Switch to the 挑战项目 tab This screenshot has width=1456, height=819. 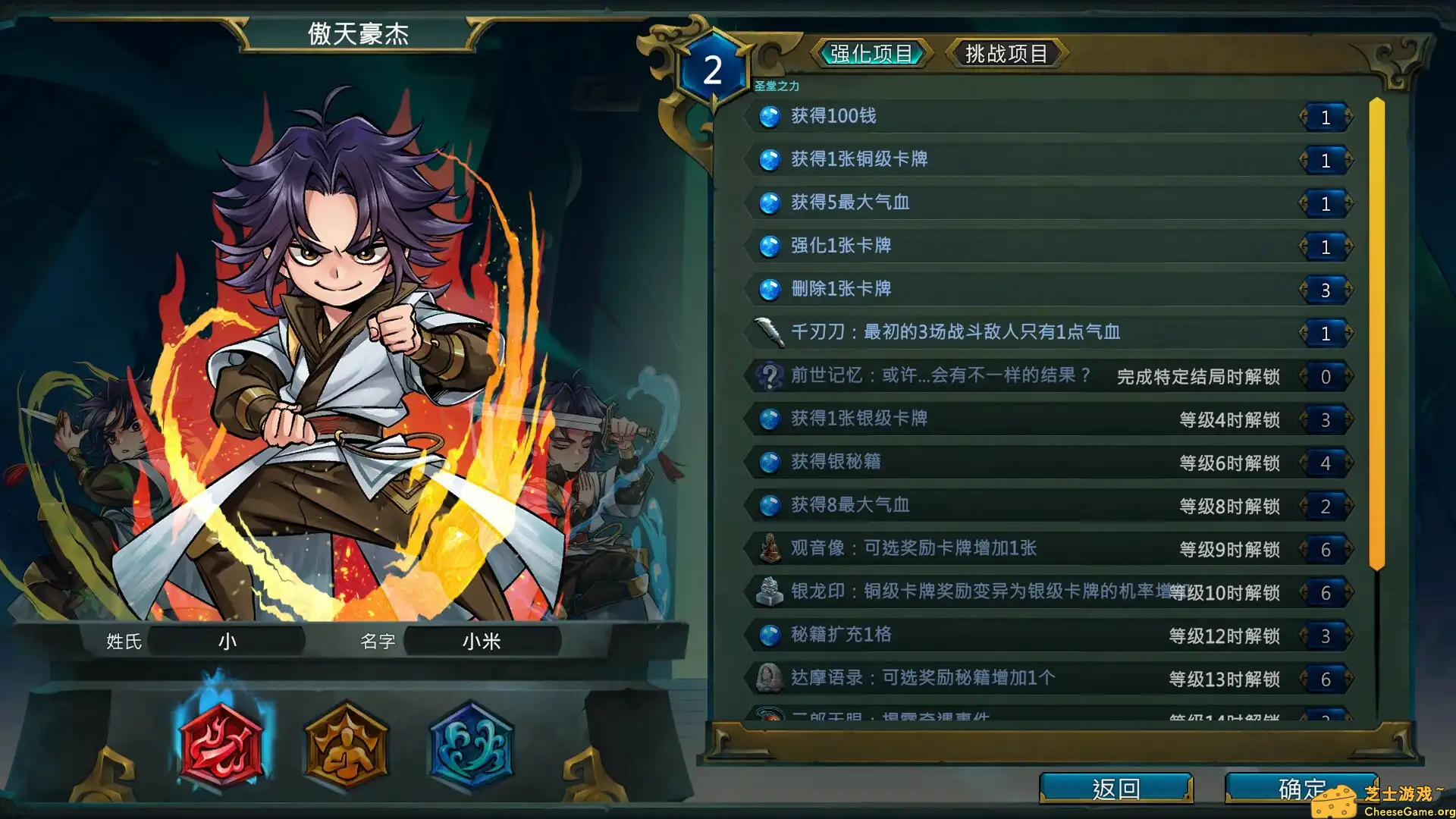tap(1006, 53)
